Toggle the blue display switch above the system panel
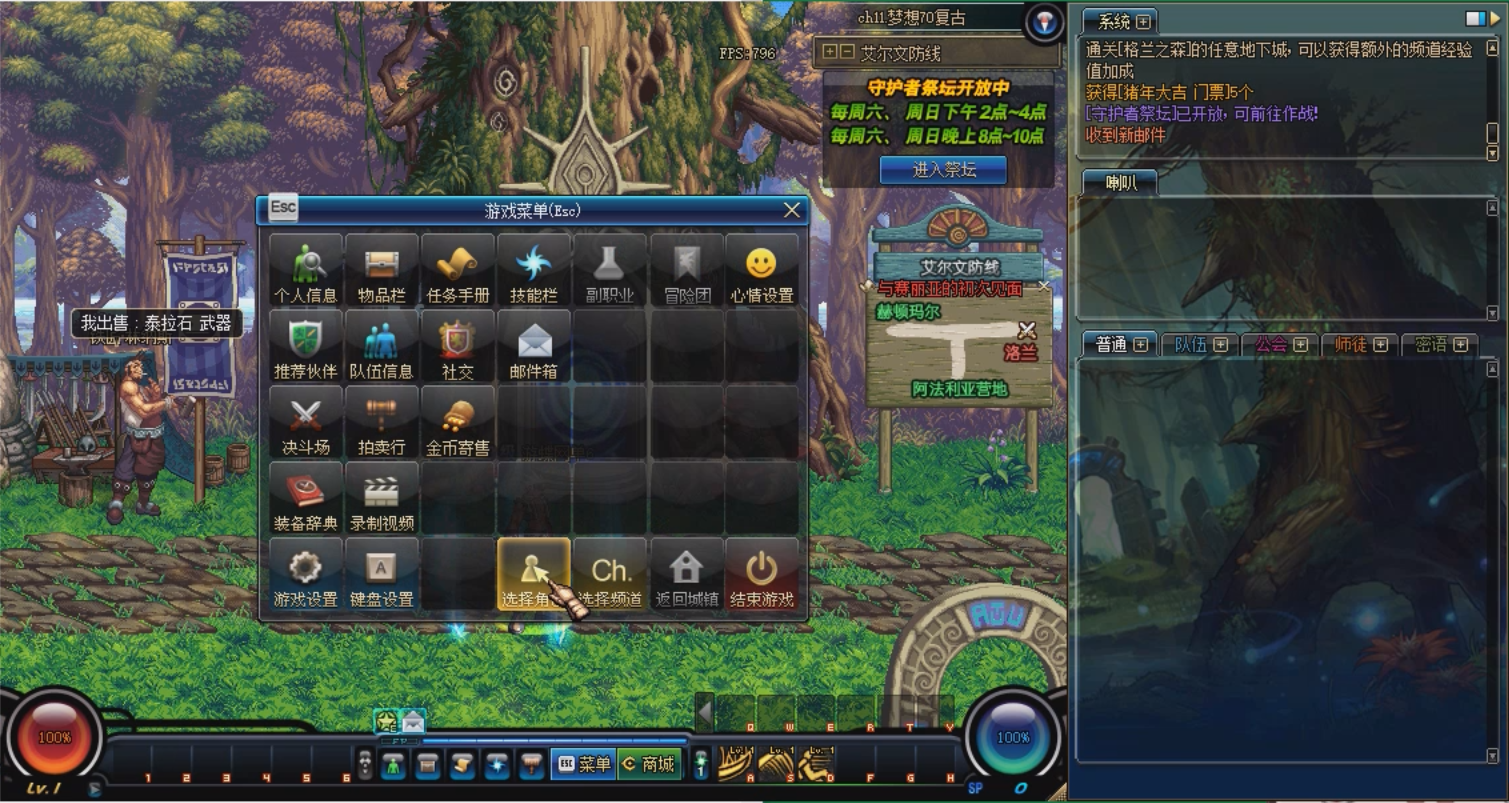 pyautogui.click(x=1478, y=17)
